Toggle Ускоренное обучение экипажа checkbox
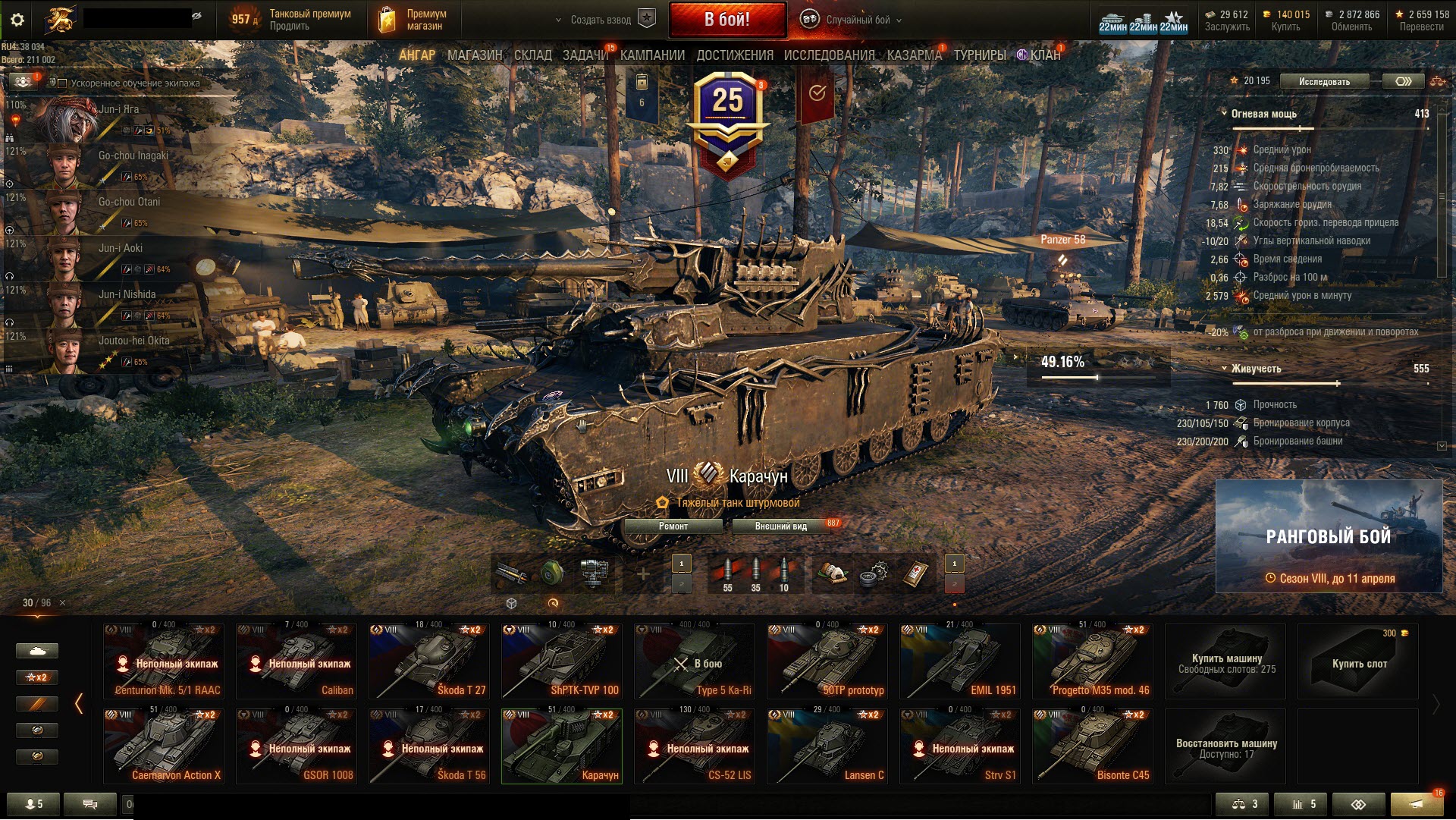Image resolution: width=1456 pixels, height=820 pixels. (63, 83)
